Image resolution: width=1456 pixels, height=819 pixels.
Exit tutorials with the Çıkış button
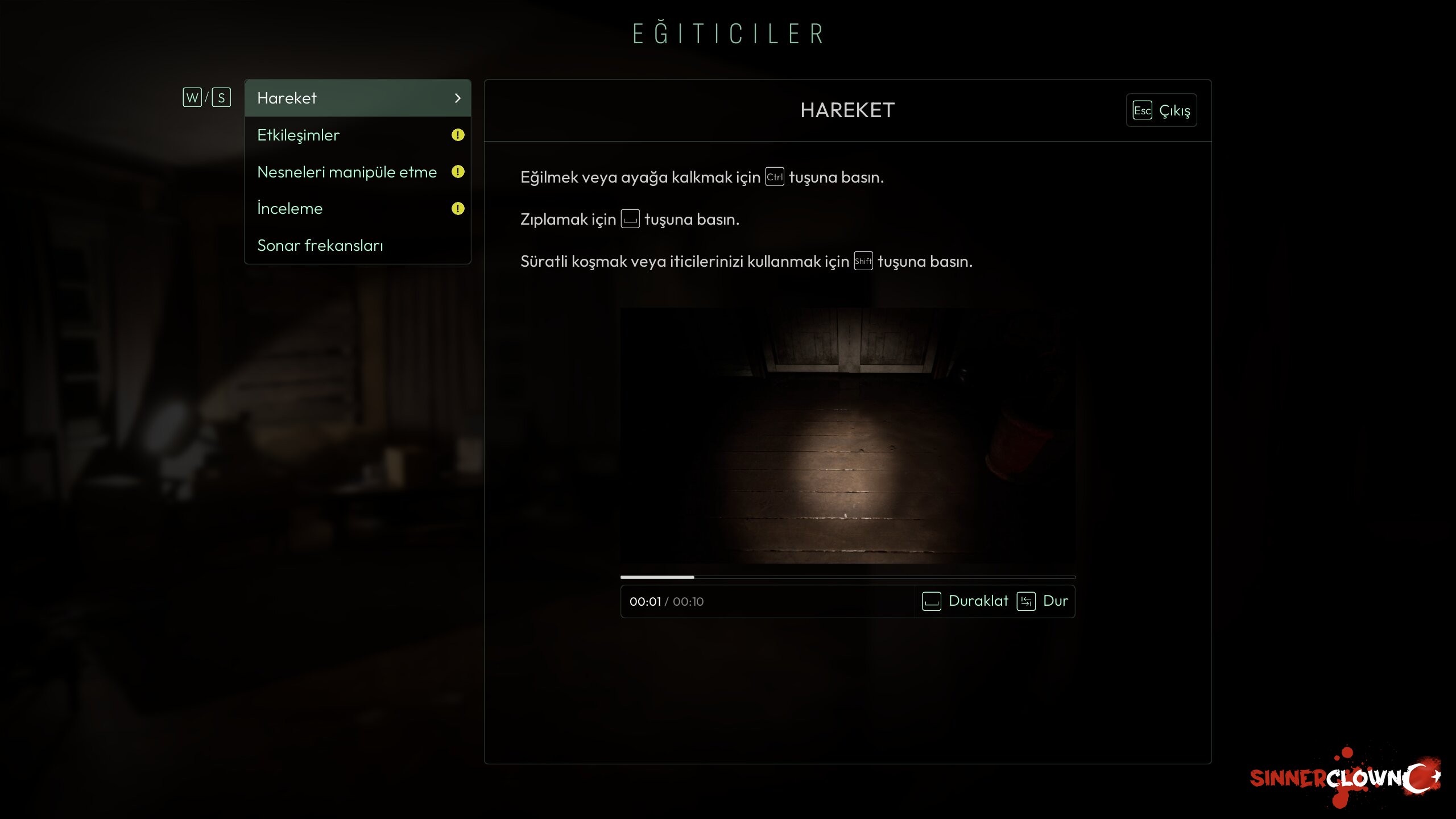tap(1161, 110)
